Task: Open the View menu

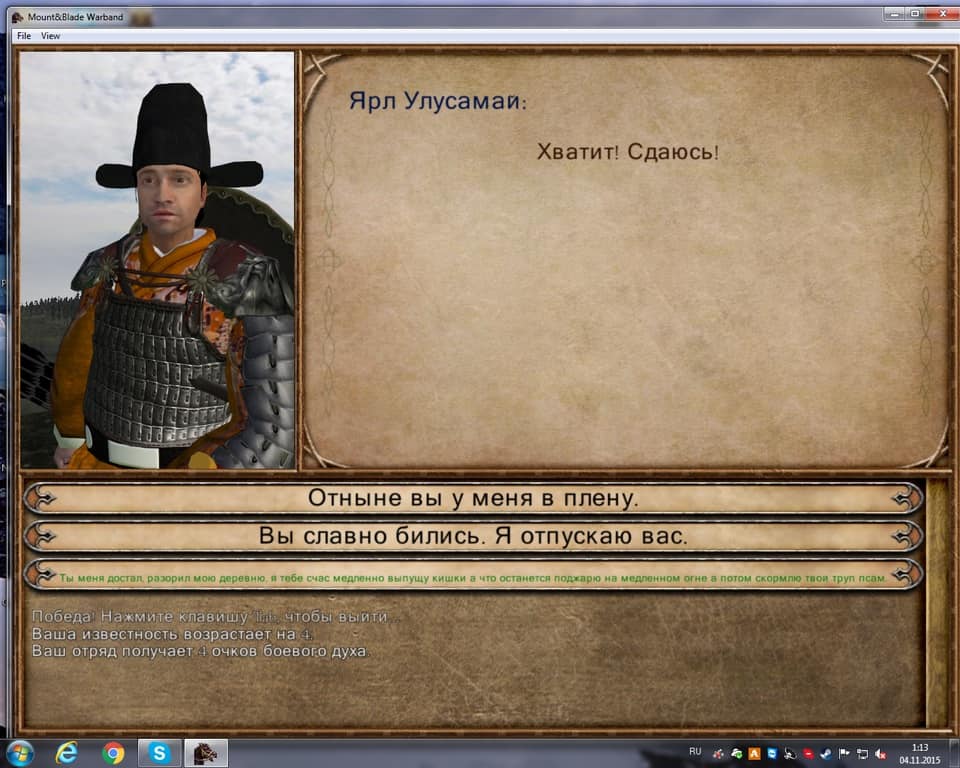Action: [x=50, y=36]
